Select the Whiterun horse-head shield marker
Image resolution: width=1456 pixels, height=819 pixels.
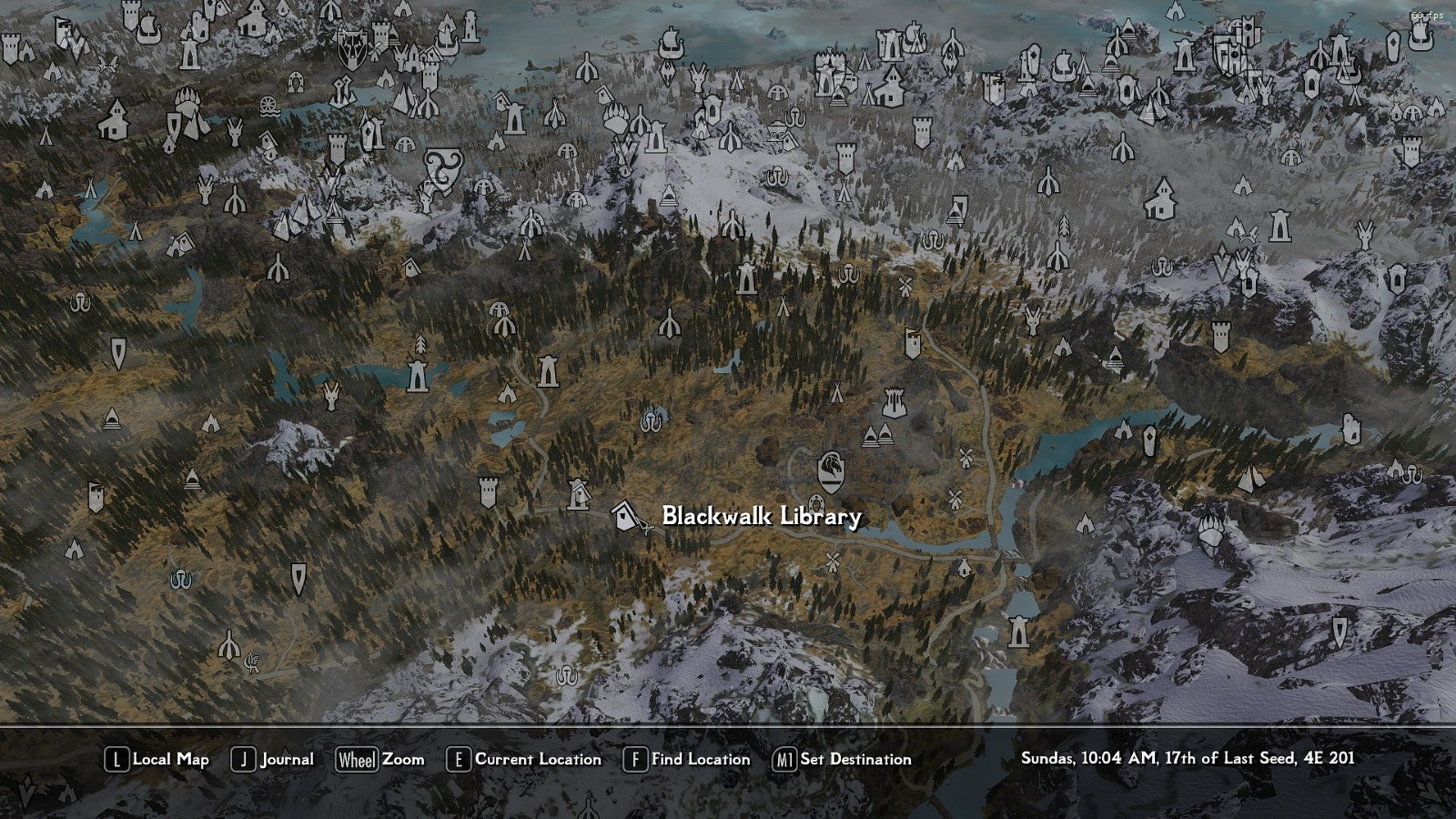point(830,468)
